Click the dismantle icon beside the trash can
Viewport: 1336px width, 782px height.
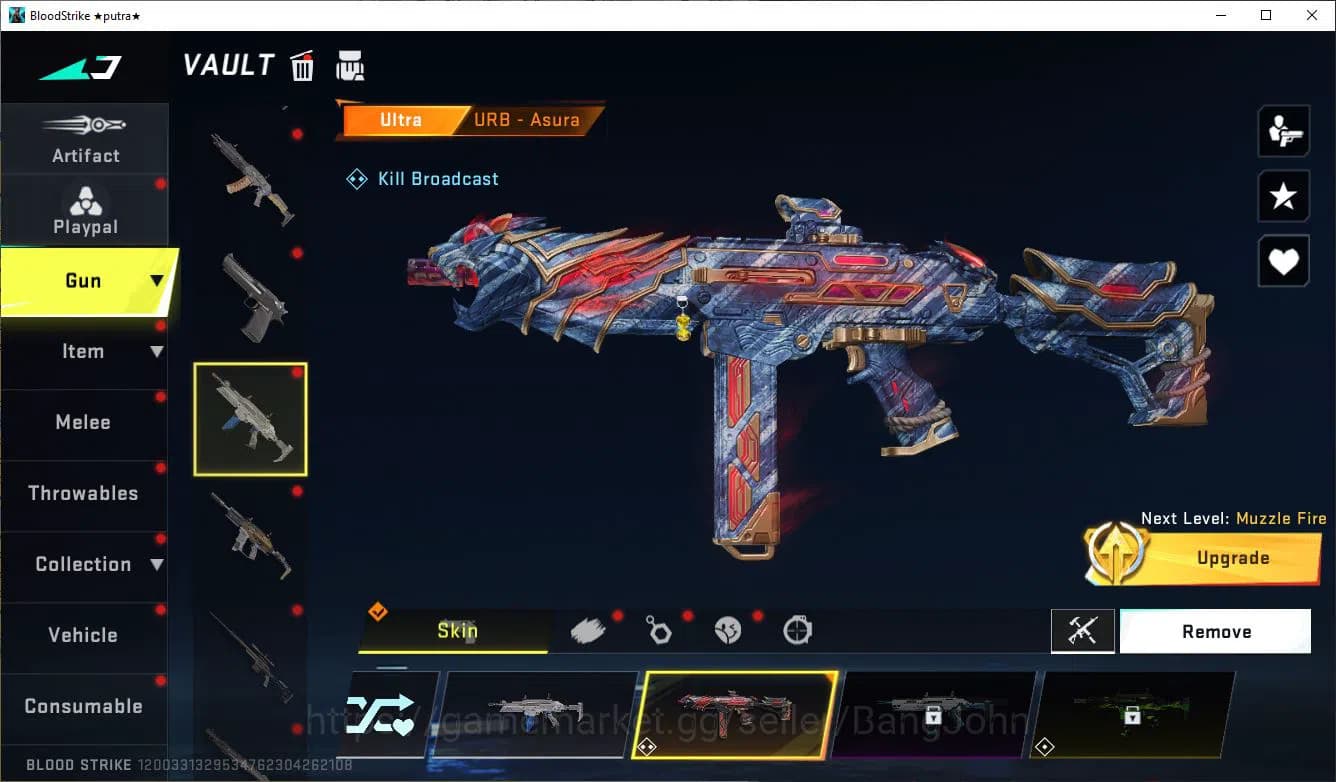(351, 65)
